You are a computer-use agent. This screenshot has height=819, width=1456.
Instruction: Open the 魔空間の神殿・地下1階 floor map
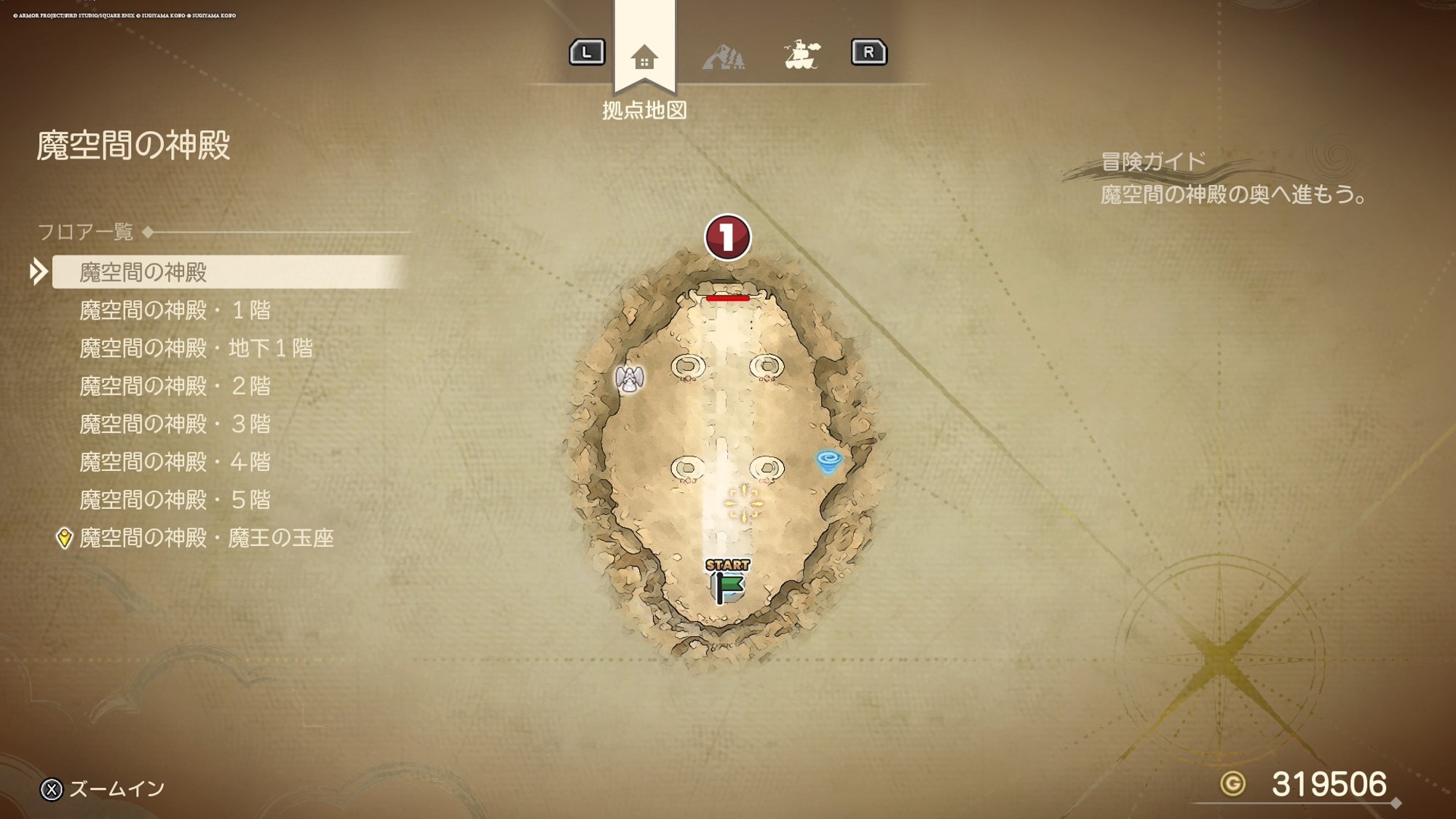coord(196,348)
